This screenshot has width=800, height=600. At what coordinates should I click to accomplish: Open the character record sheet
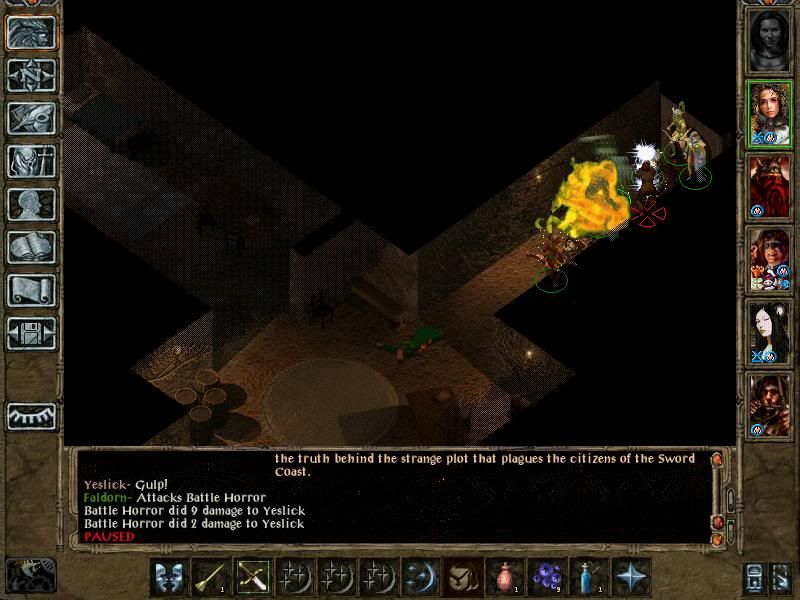tap(30, 203)
